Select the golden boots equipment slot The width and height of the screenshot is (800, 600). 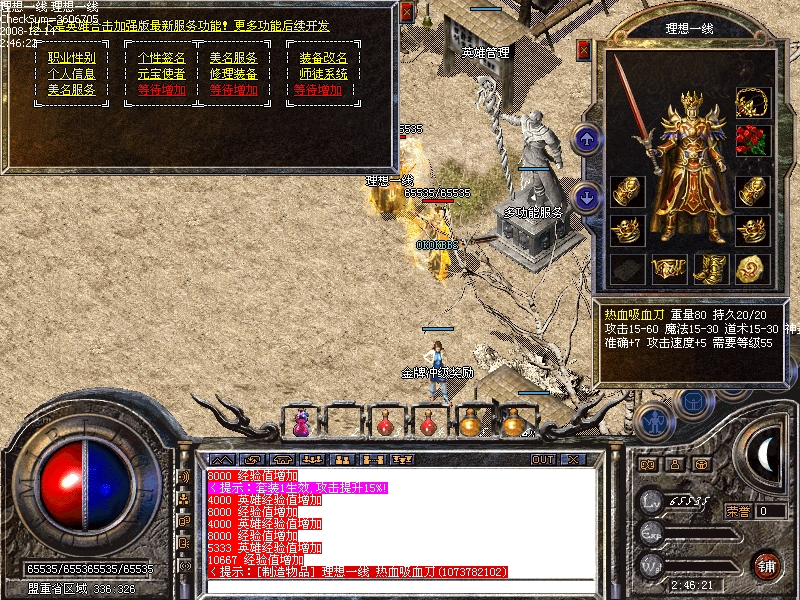click(710, 268)
